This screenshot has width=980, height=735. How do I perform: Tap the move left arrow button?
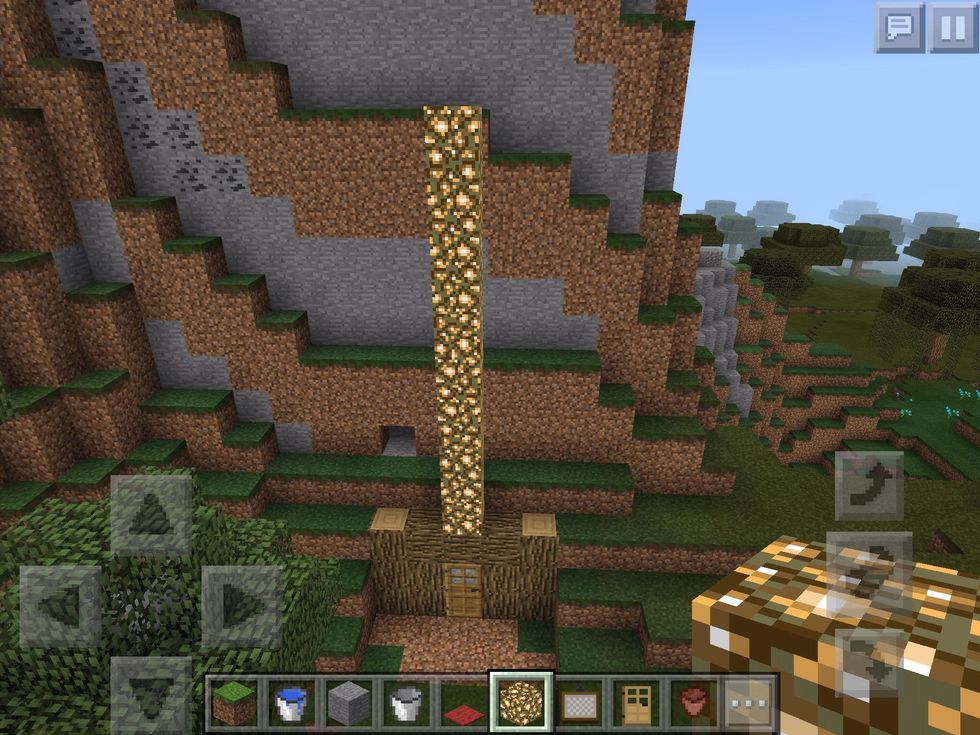click(x=60, y=606)
